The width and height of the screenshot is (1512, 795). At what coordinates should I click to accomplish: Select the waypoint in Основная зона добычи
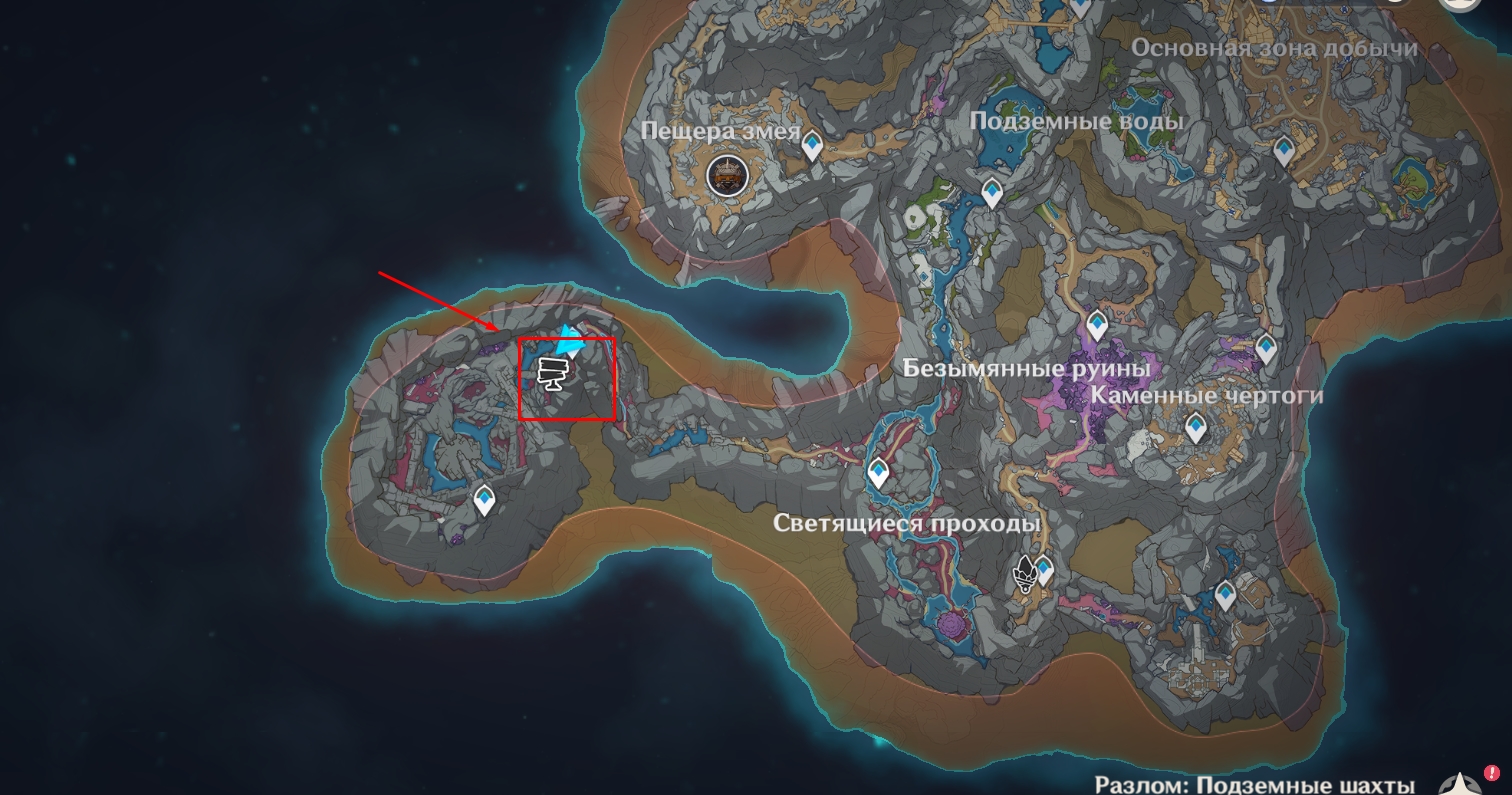pyautogui.click(x=1285, y=150)
